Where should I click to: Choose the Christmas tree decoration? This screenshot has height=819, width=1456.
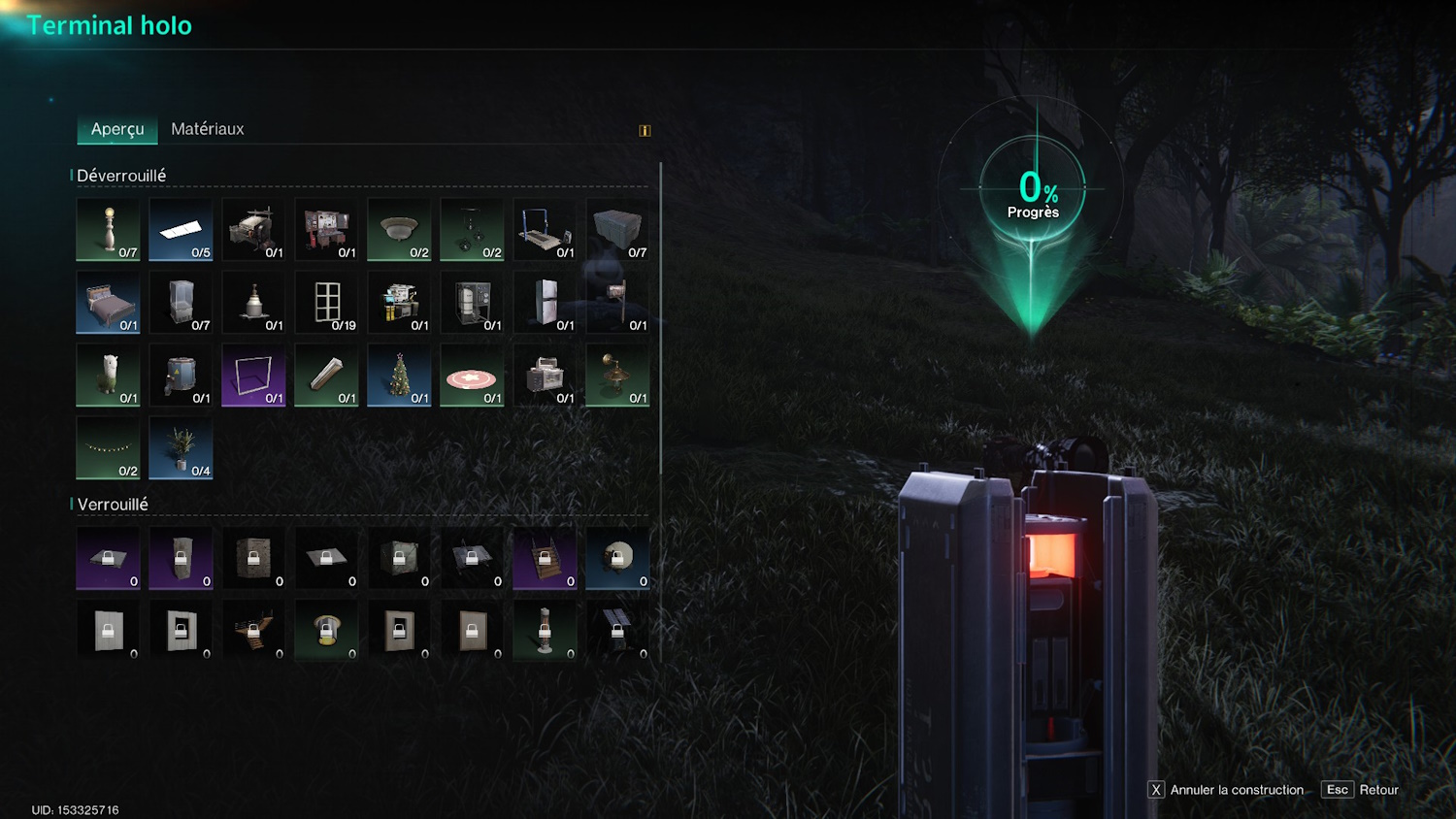399,376
